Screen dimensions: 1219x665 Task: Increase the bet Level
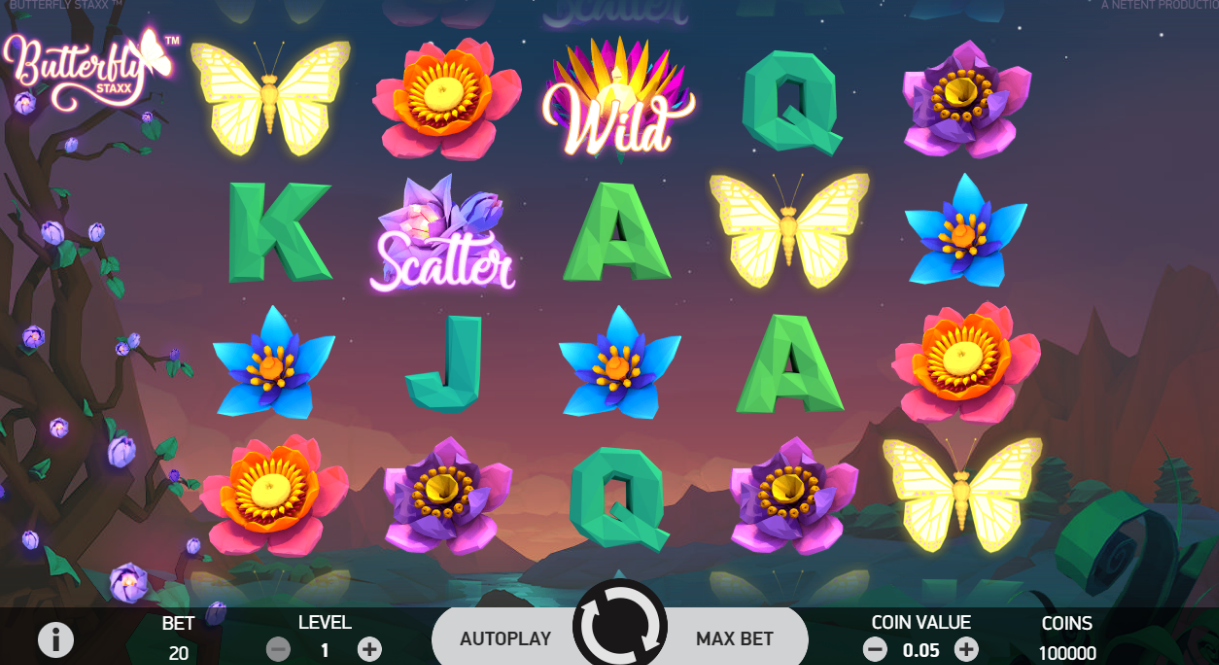369,649
